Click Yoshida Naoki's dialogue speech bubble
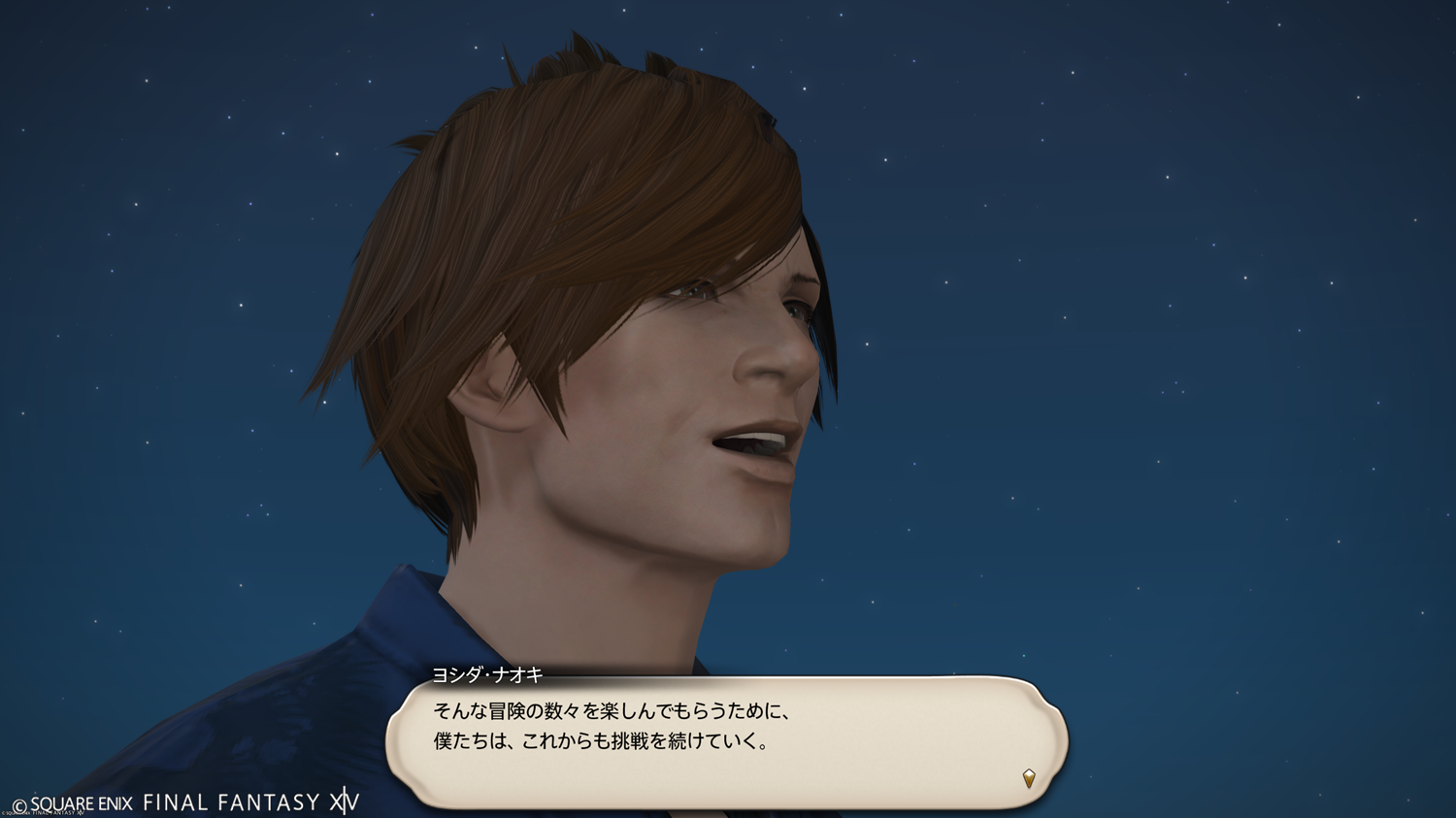This screenshot has width=1456, height=818. (x=726, y=742)
